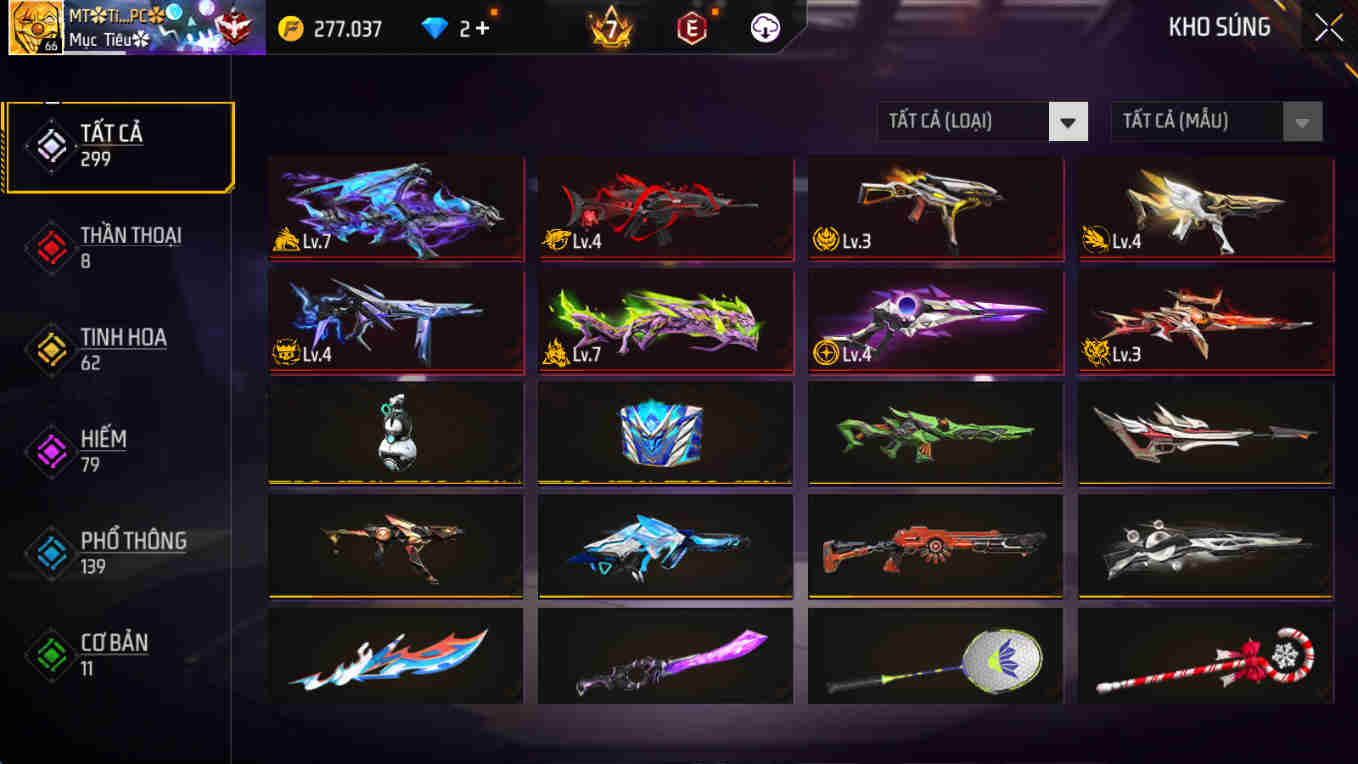Click the cloud download icon in top bar

(763, 29)
